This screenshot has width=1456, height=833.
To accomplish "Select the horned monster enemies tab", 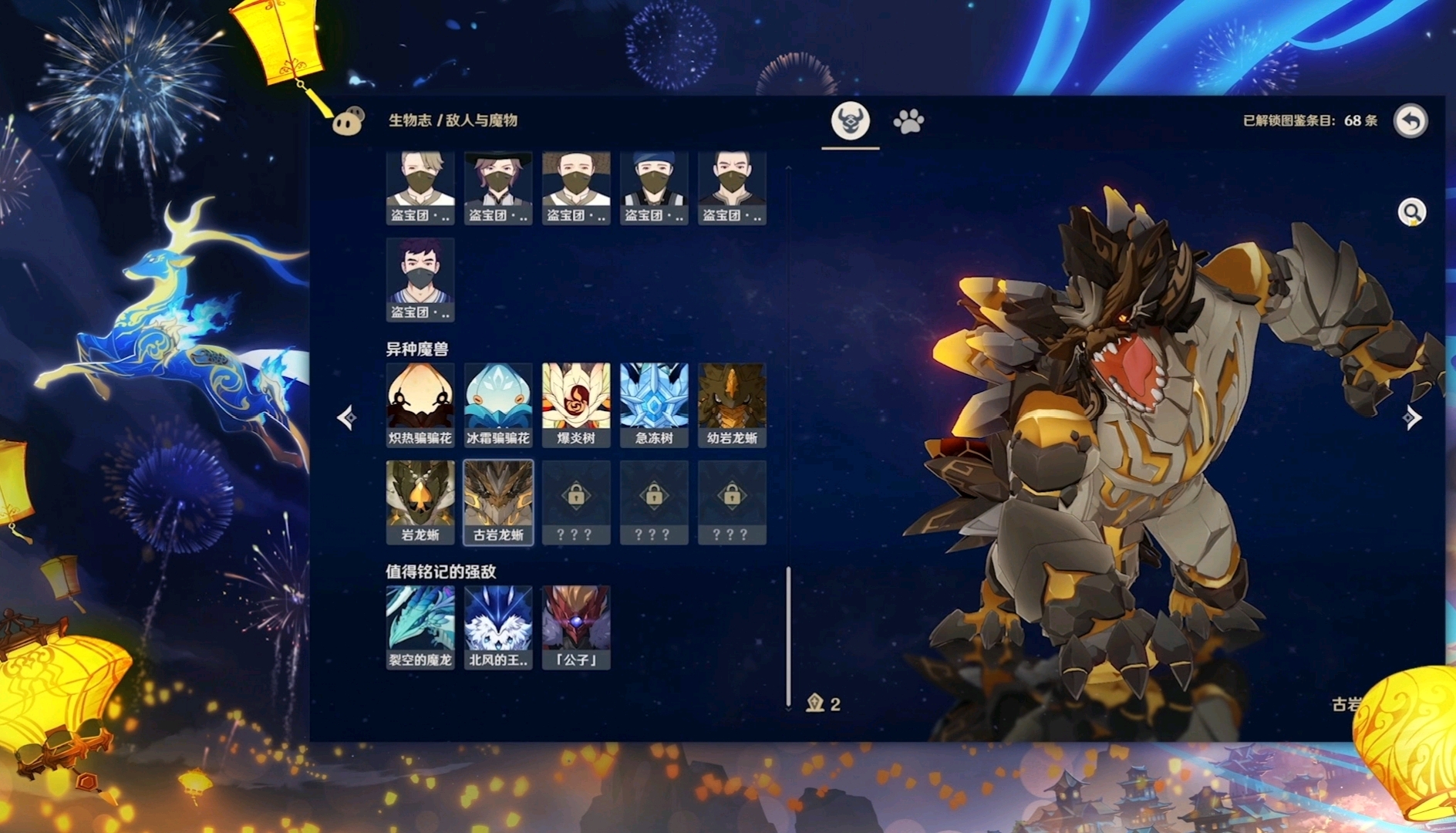I will click(x=850, y=121).
